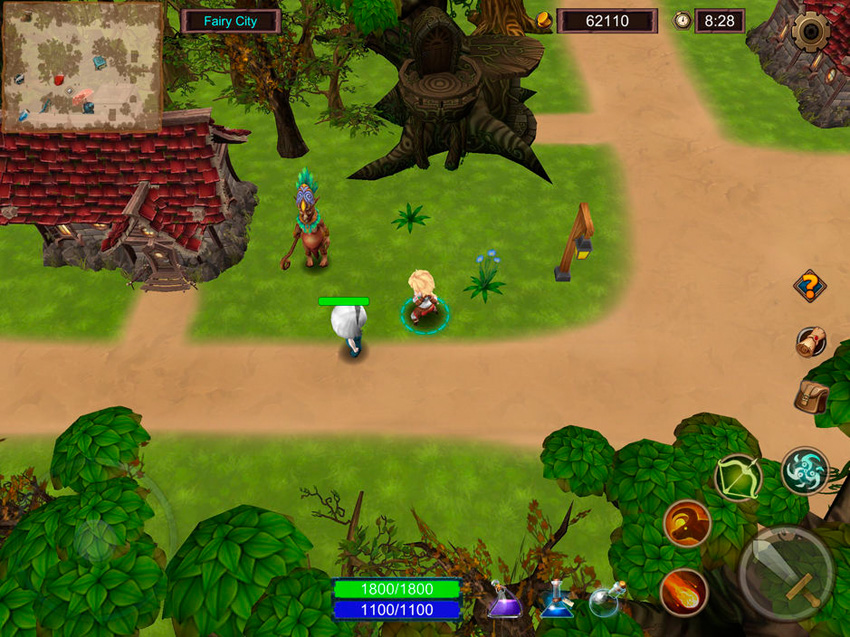Open the question mark help icon

point(809,287)
